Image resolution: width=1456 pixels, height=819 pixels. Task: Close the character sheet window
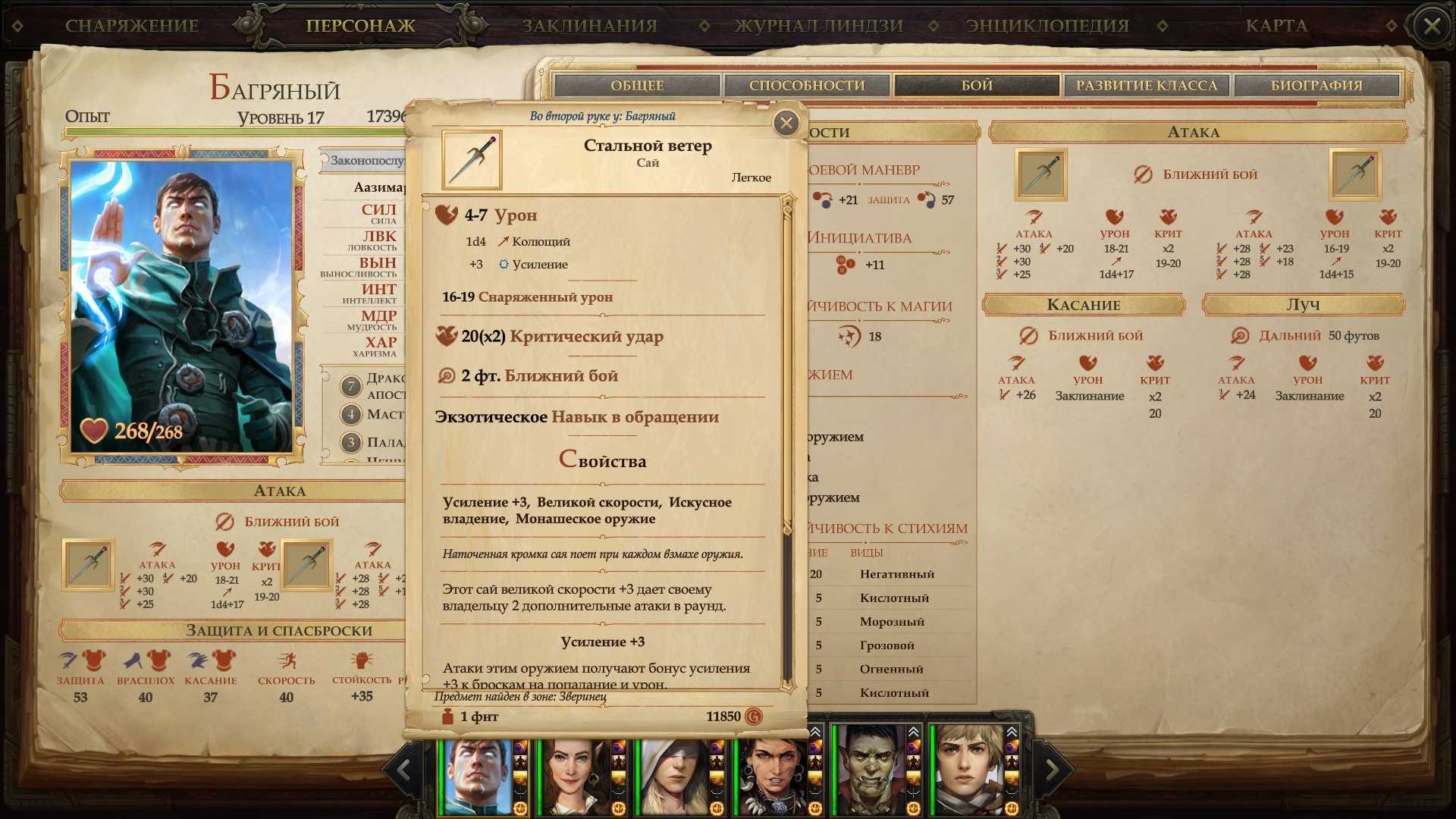(x=1431, y=27)
